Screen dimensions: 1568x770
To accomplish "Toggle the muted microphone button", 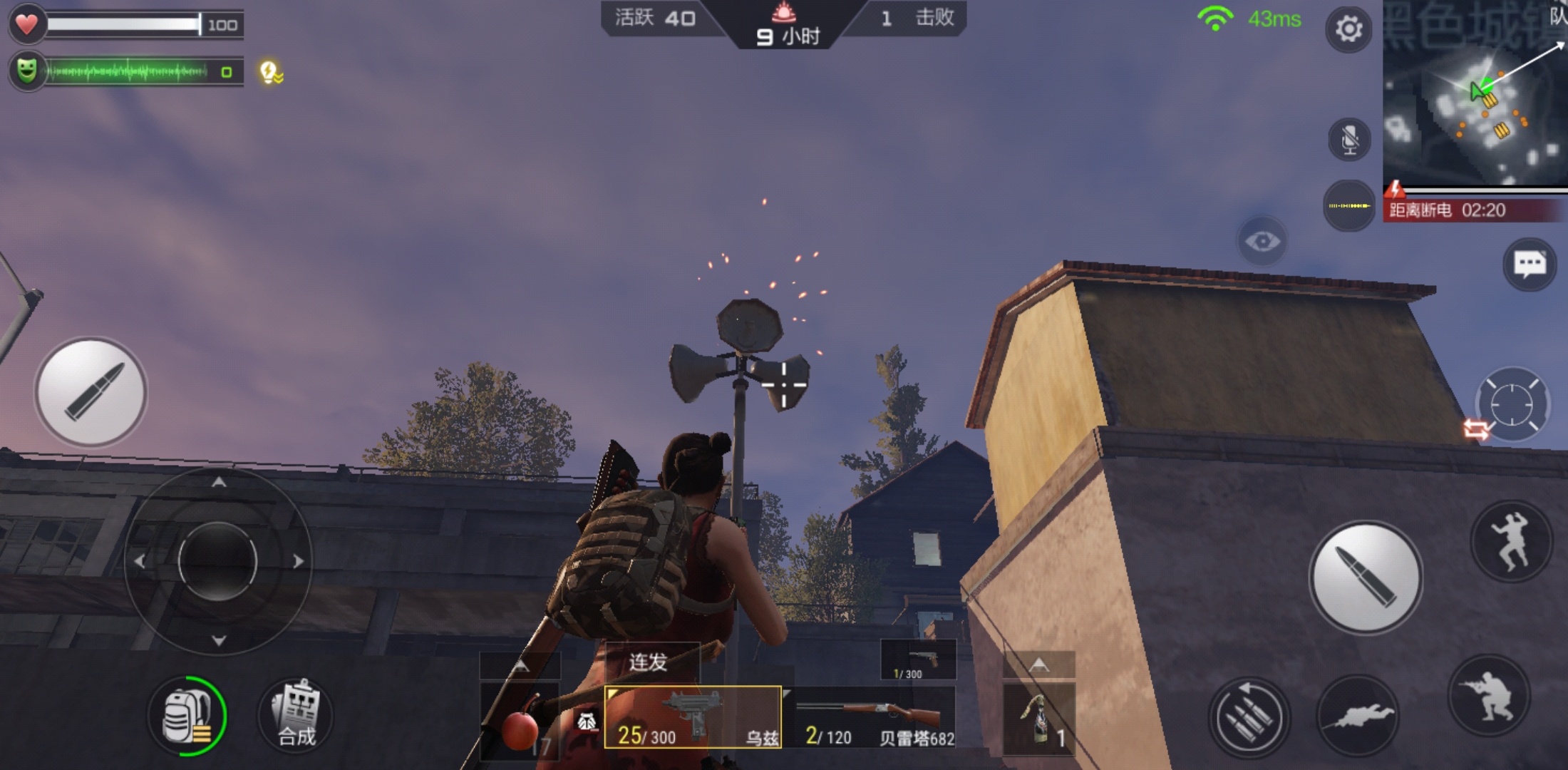I will coord(1349,139).
